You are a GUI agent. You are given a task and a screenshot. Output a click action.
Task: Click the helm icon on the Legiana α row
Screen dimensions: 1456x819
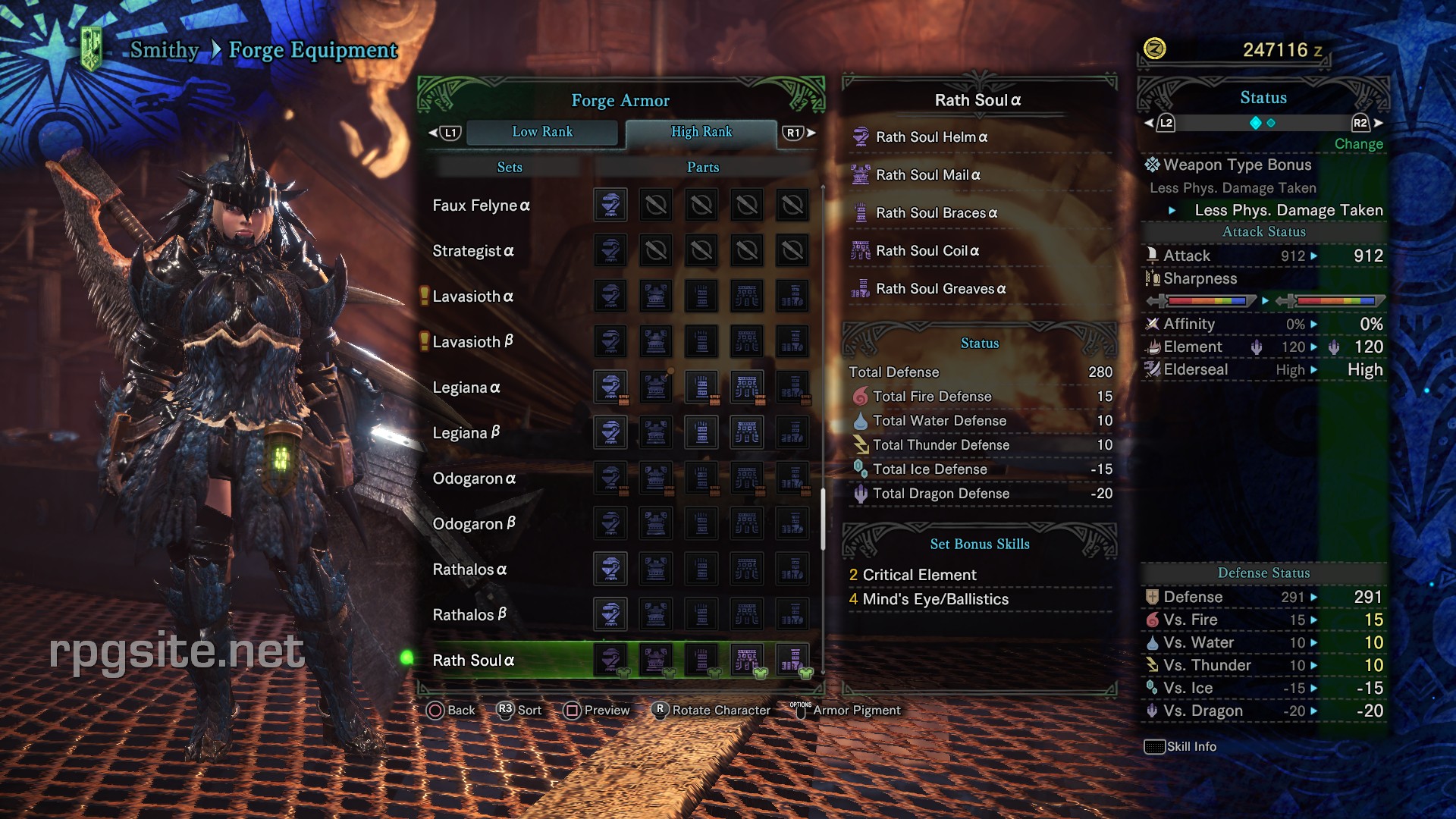(x=611, y=387)
